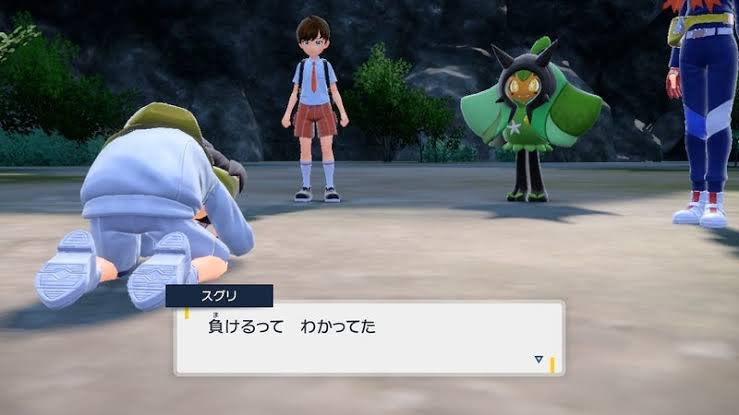Advance dialogue with the blue arrow indicator

click(538, 358)
